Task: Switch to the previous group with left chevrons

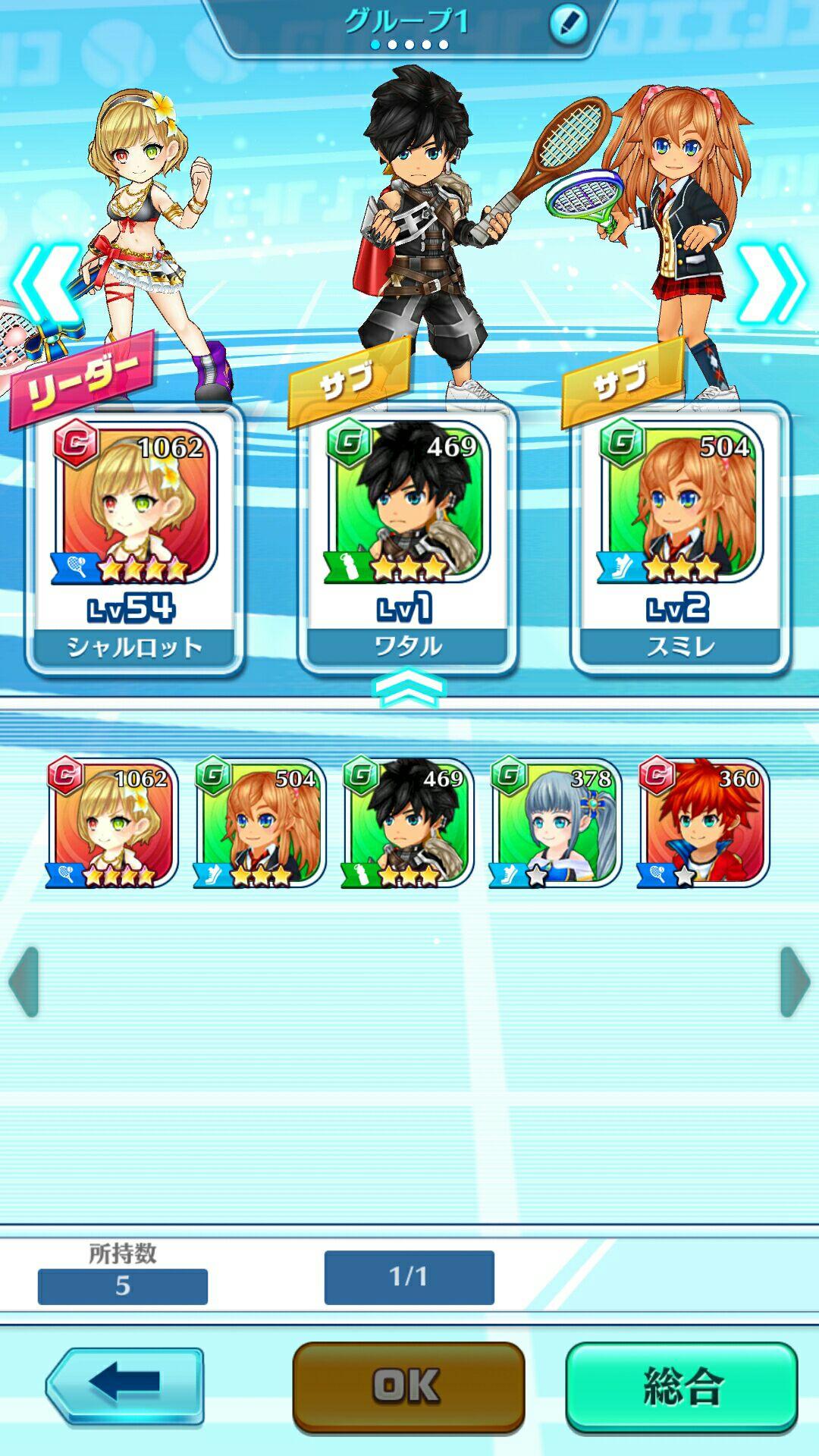Action: pyautogui.click(x=47, y=284)
